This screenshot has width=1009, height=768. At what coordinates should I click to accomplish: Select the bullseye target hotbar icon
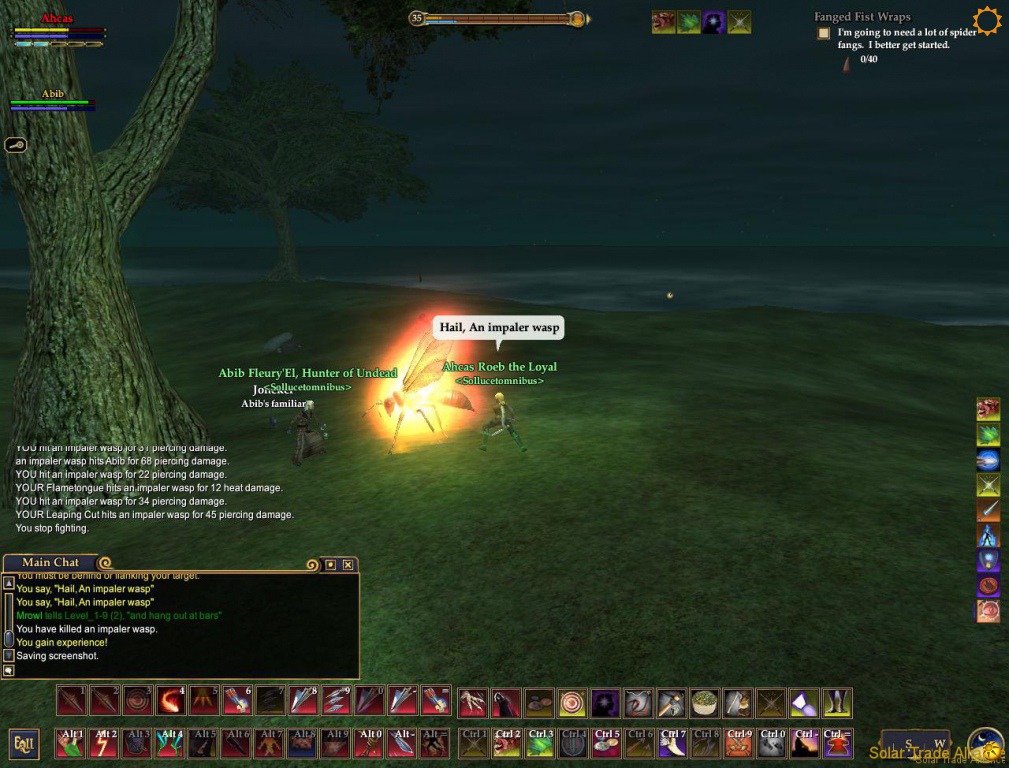pyautogui.click(x=572, y=703)
